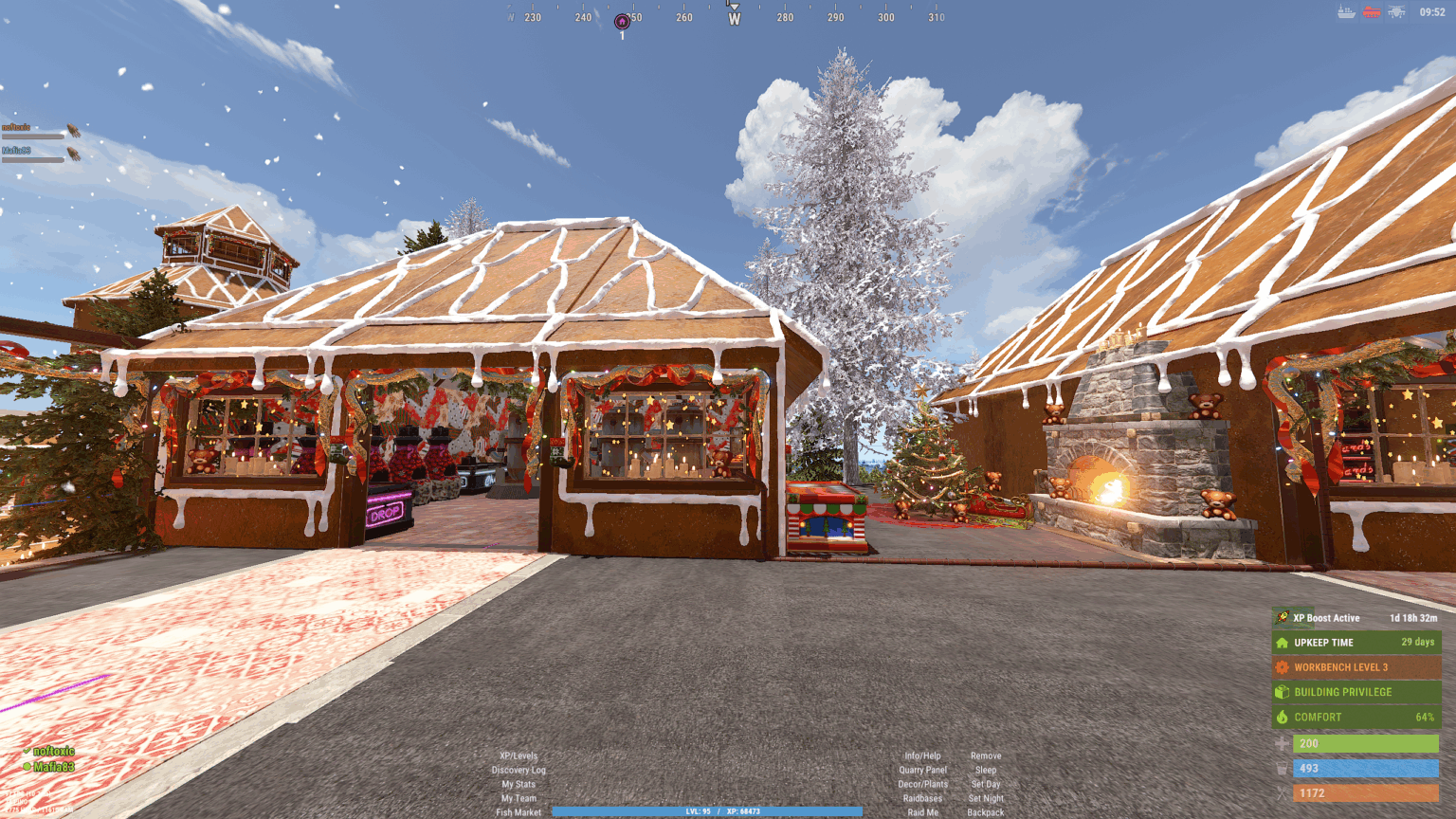Select the Bradley tank event icon
Image resolution: width=1456 pixels, height=819 pixels.
(1372, 11)
